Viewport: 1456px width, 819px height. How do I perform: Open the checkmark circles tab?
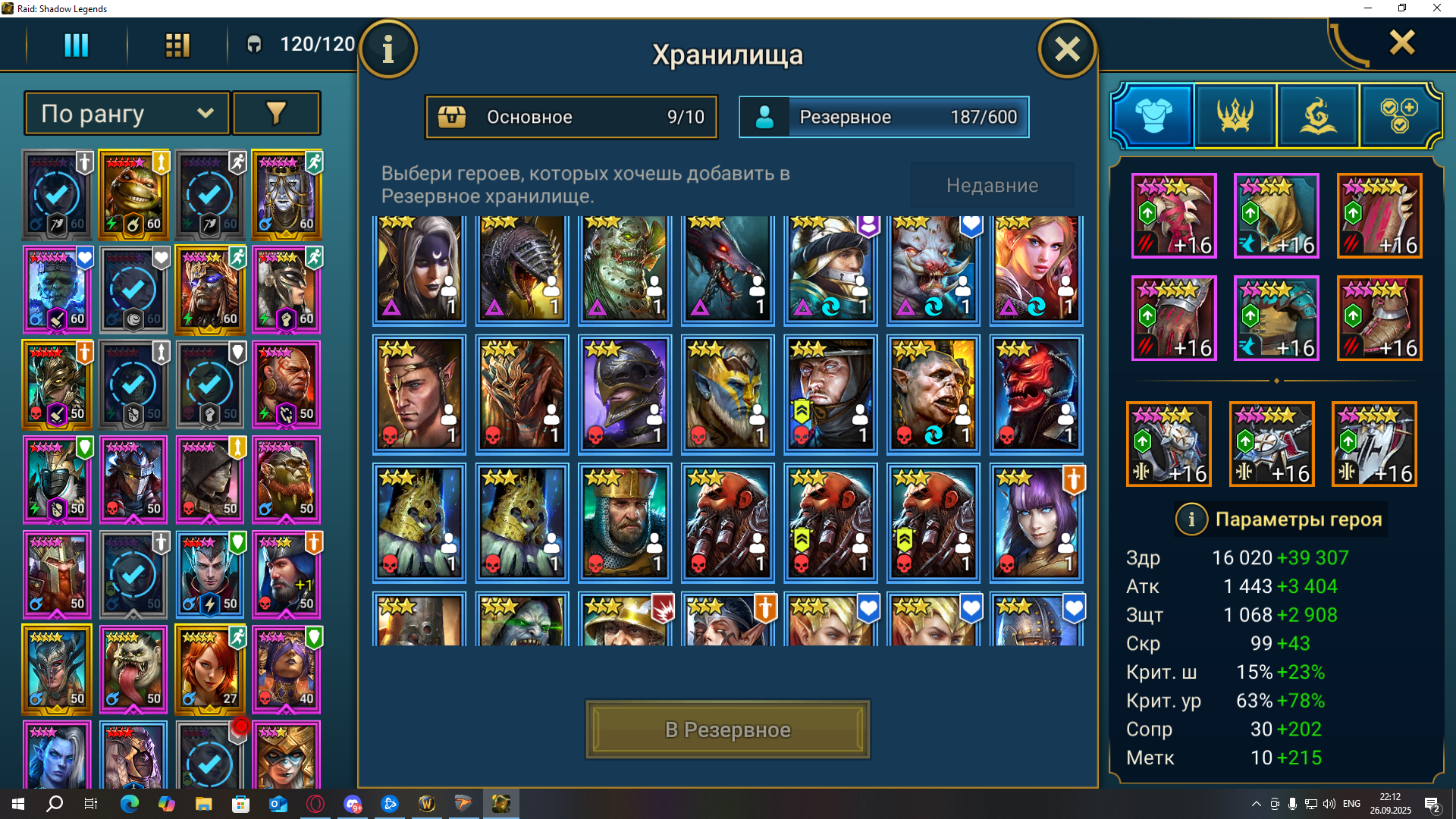coord(1399,115)
